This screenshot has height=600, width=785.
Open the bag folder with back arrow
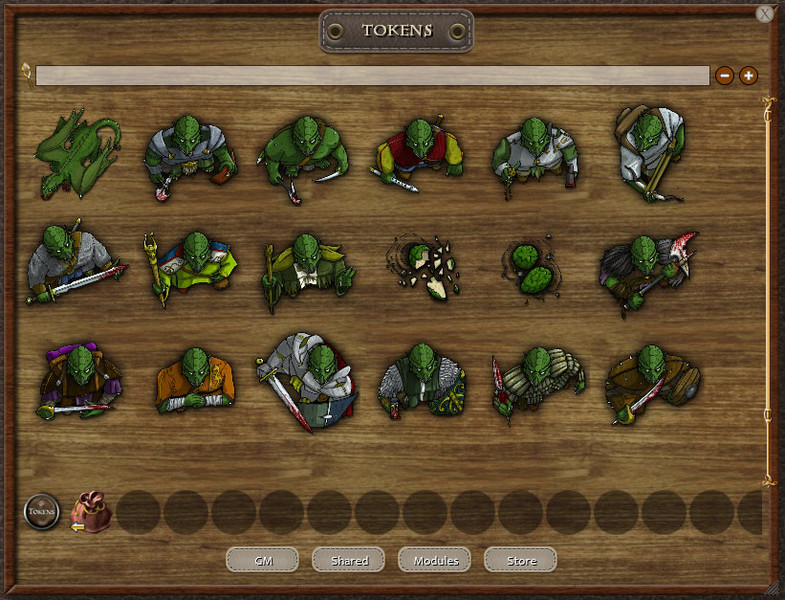point(90,512)
